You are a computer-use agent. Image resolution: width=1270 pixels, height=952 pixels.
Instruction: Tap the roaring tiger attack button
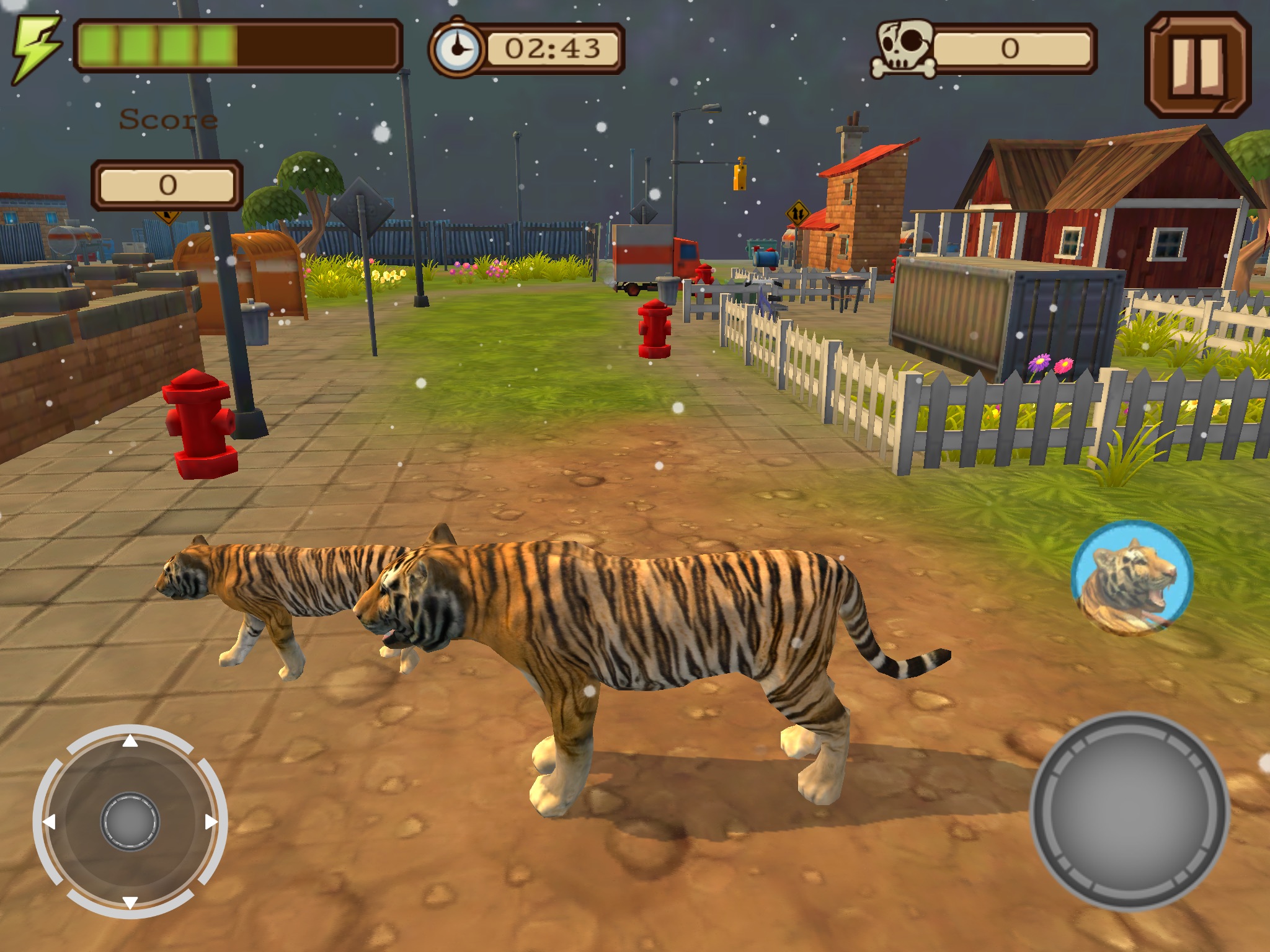pos(1132,578)
